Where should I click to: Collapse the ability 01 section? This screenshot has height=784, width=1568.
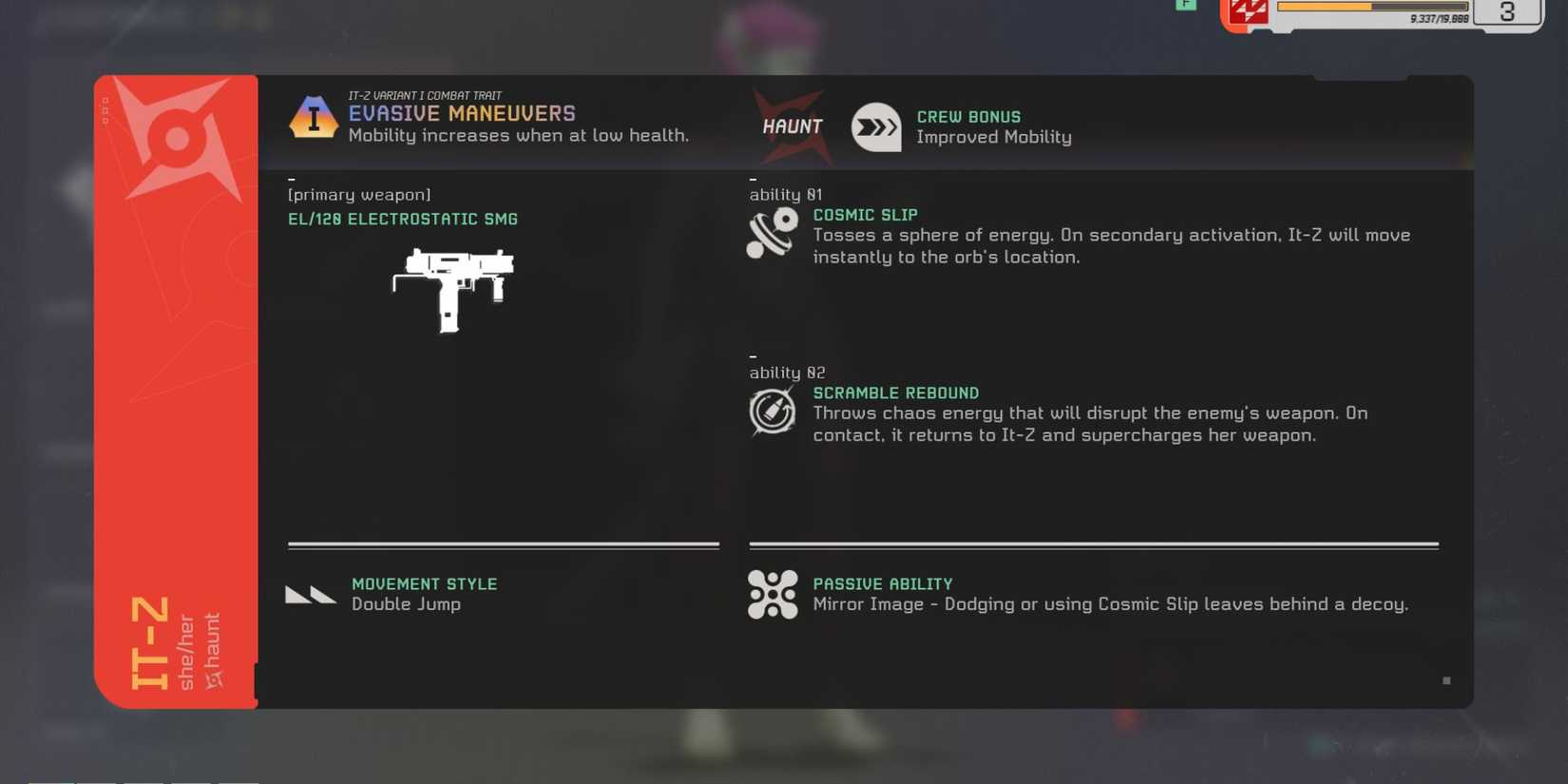[x=753, y=177]
